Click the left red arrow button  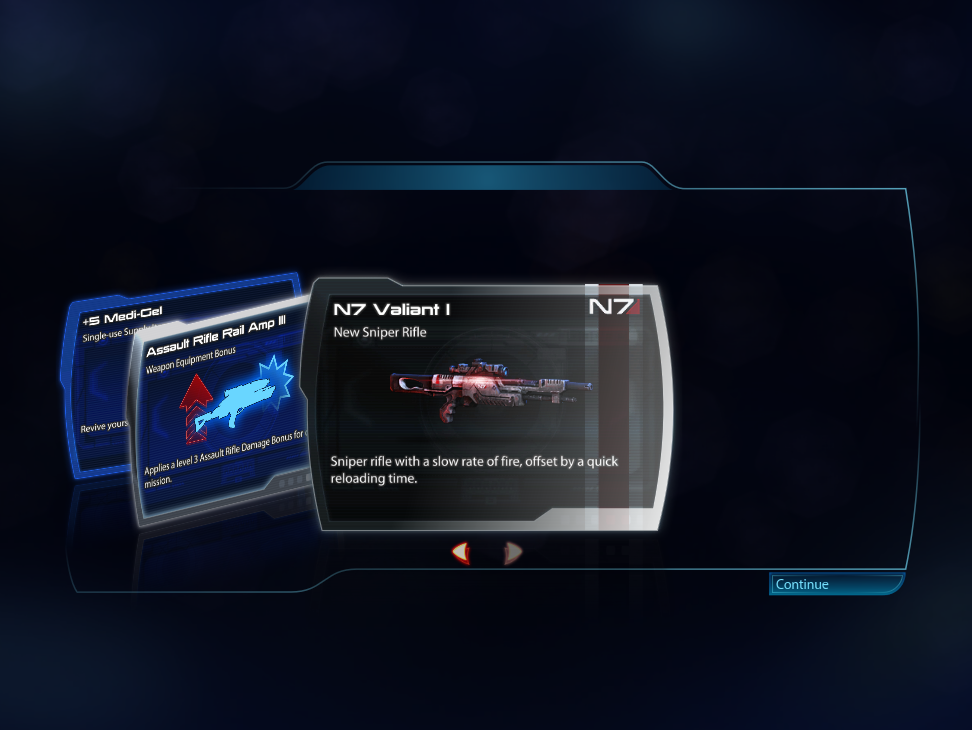tap(461, 552)
